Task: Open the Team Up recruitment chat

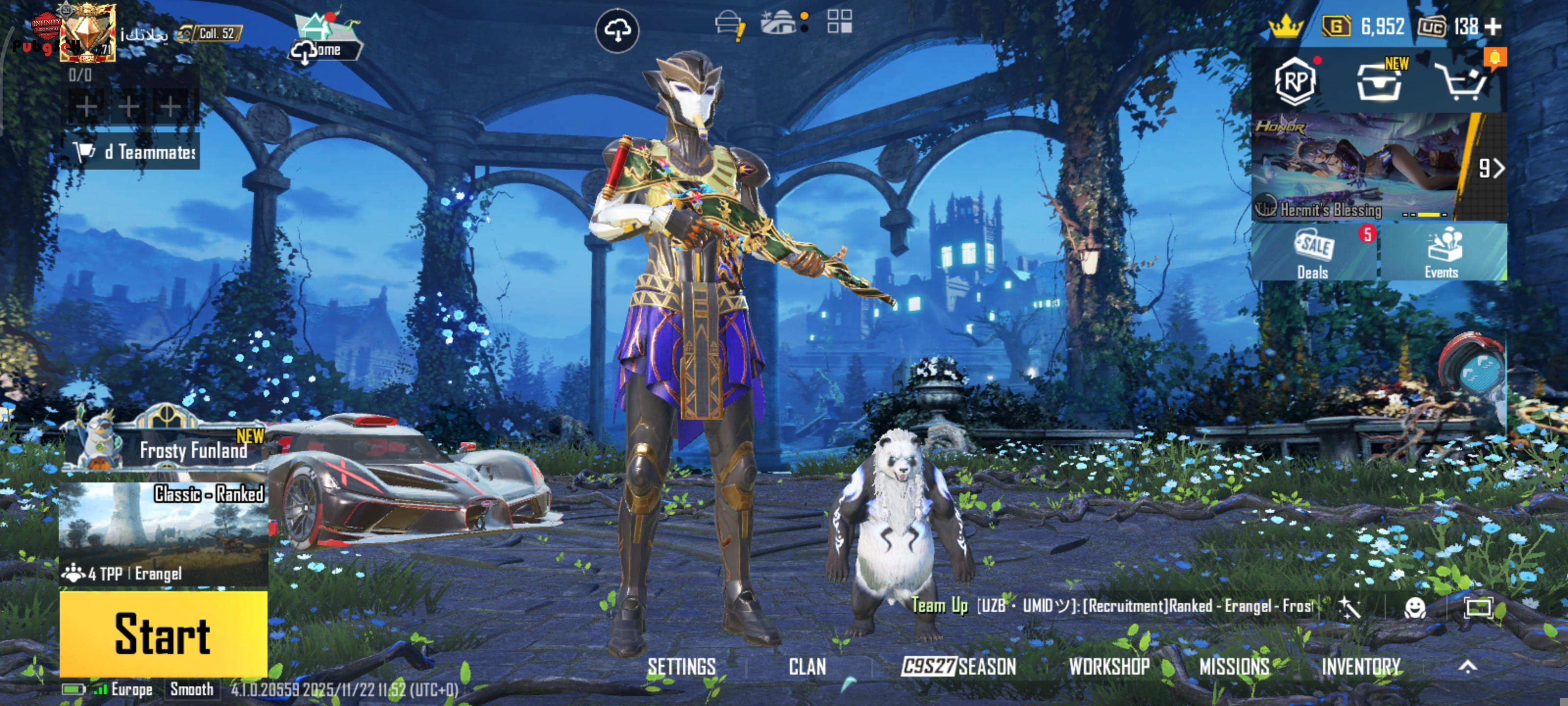Action: [1111, 606]
